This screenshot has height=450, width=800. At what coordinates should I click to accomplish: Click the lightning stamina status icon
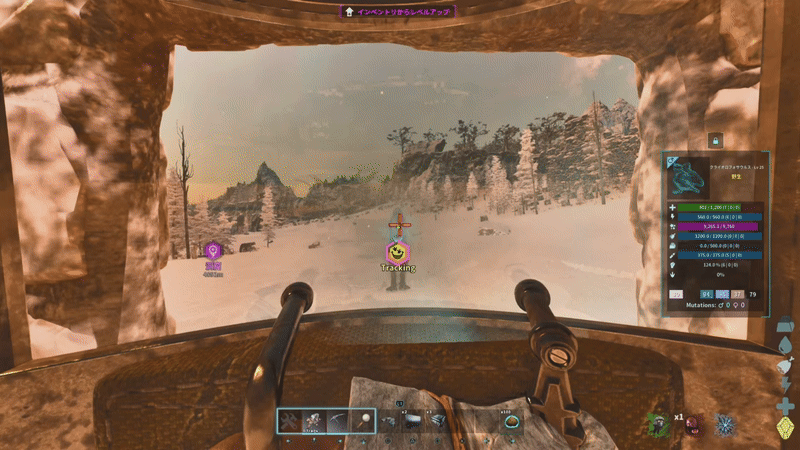coord(786,387)
